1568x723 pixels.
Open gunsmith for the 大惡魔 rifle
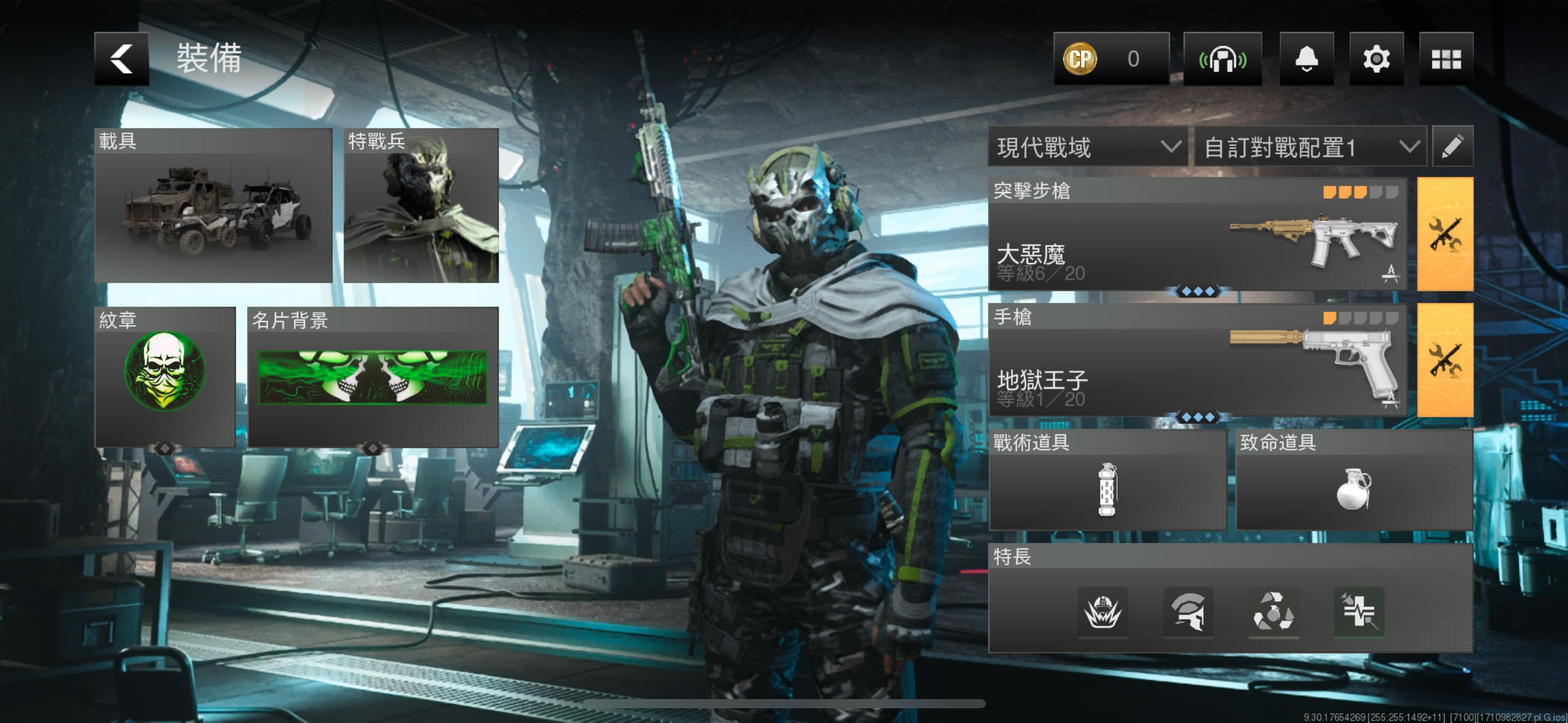click(x=1445, y=234)
